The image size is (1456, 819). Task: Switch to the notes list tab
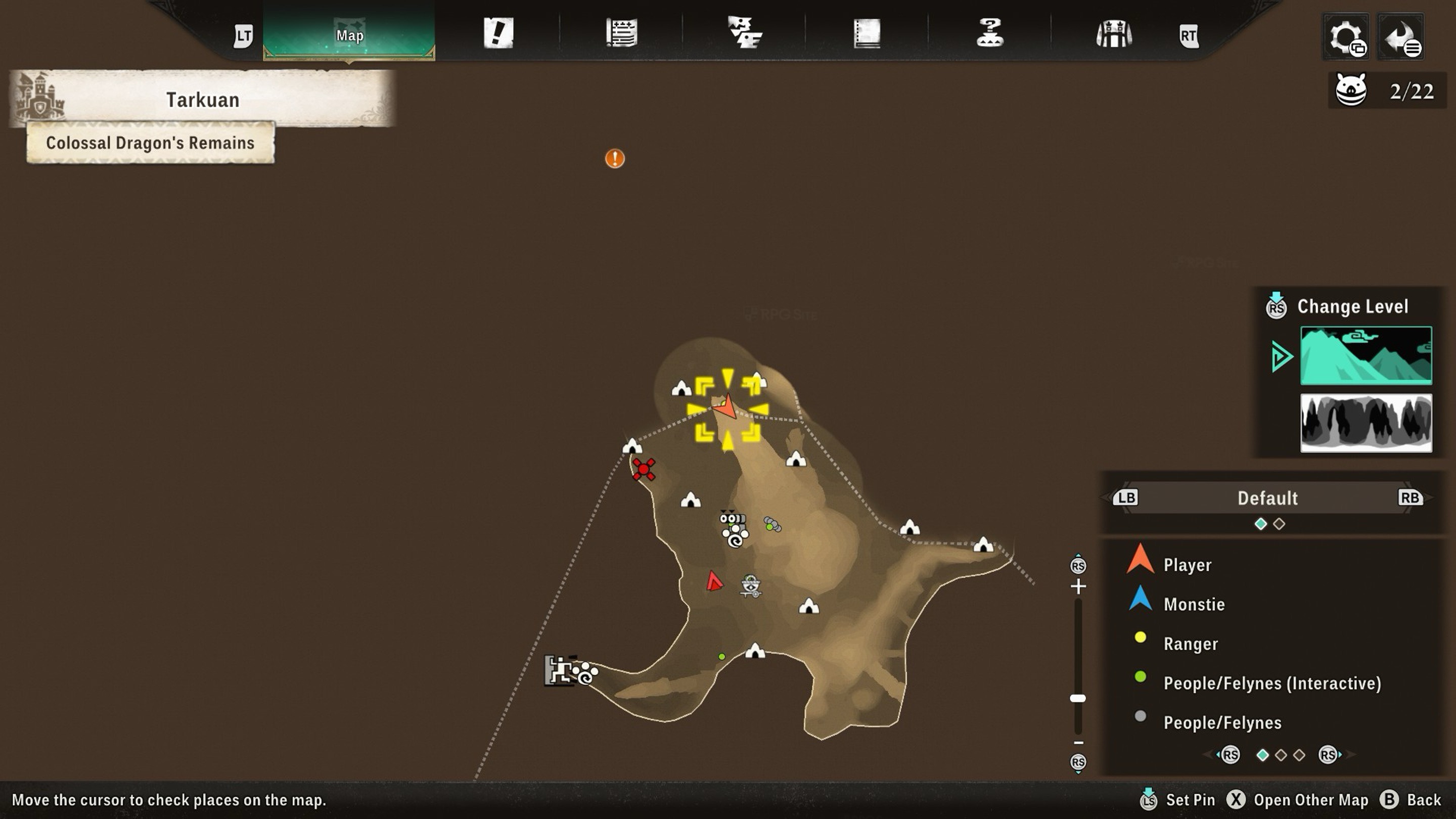click(622, 33)
